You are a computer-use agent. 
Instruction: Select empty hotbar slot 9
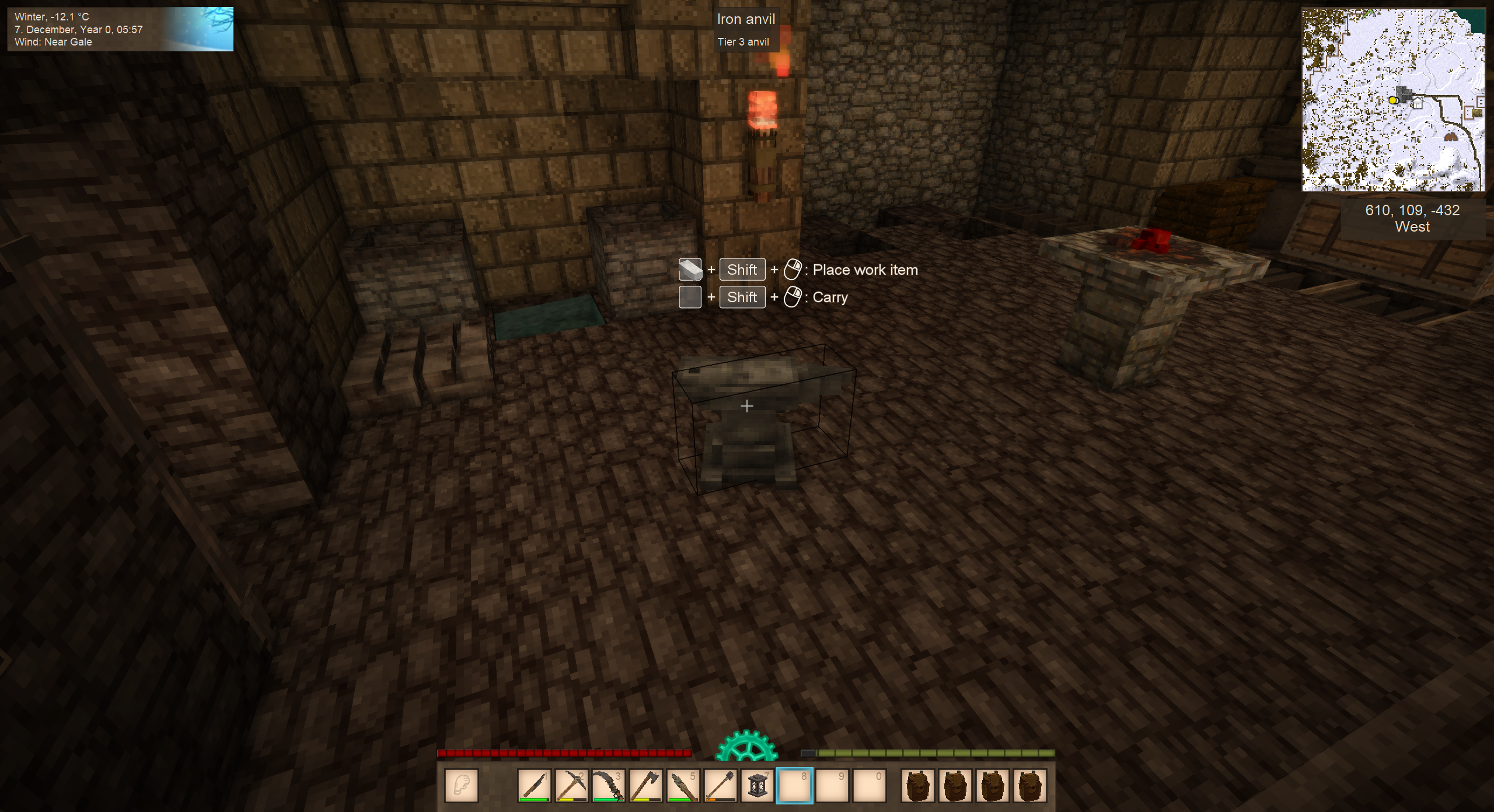pyautogui.click(x=832, y=785)
